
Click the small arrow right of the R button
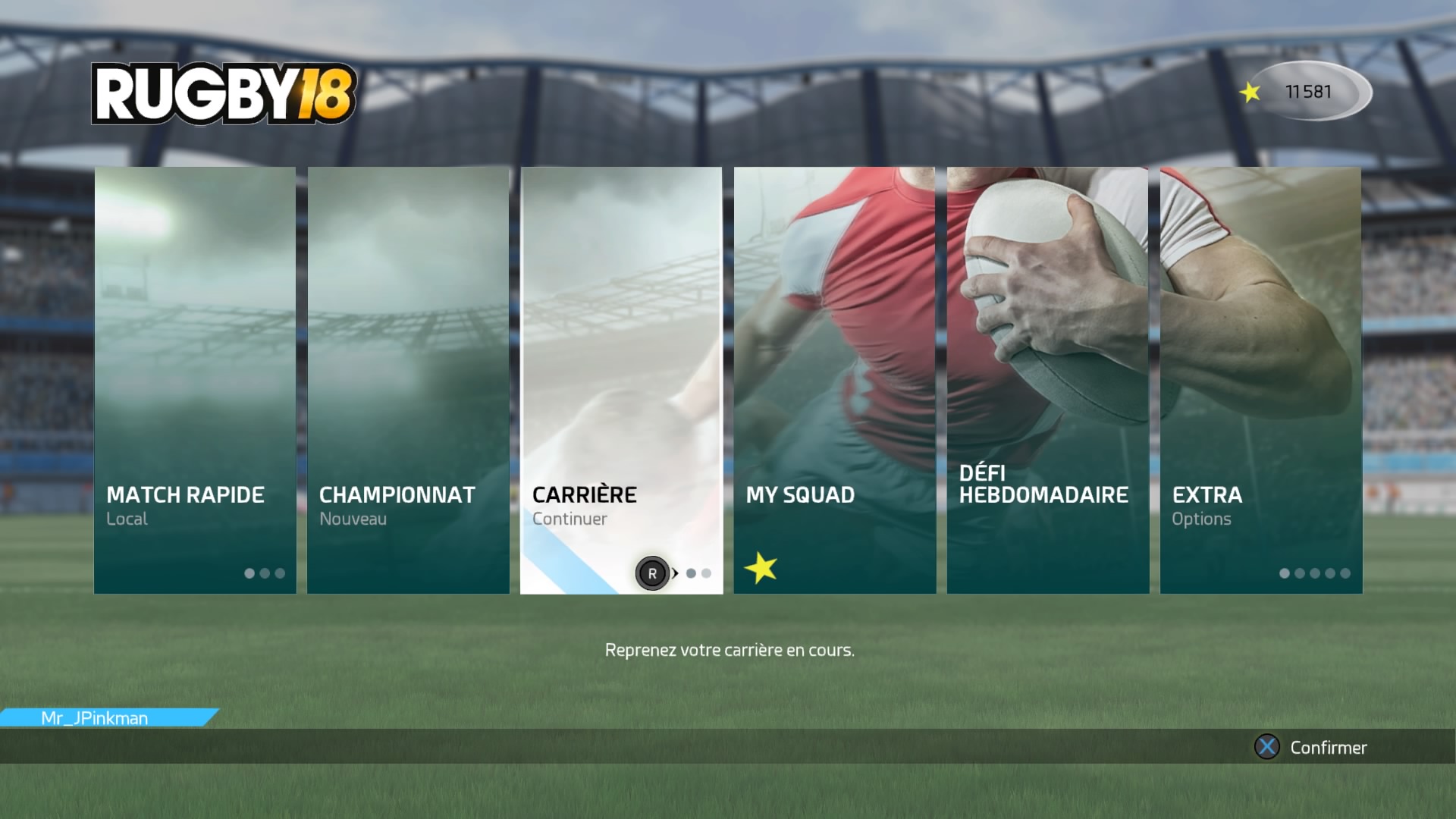tap(675, 574)
